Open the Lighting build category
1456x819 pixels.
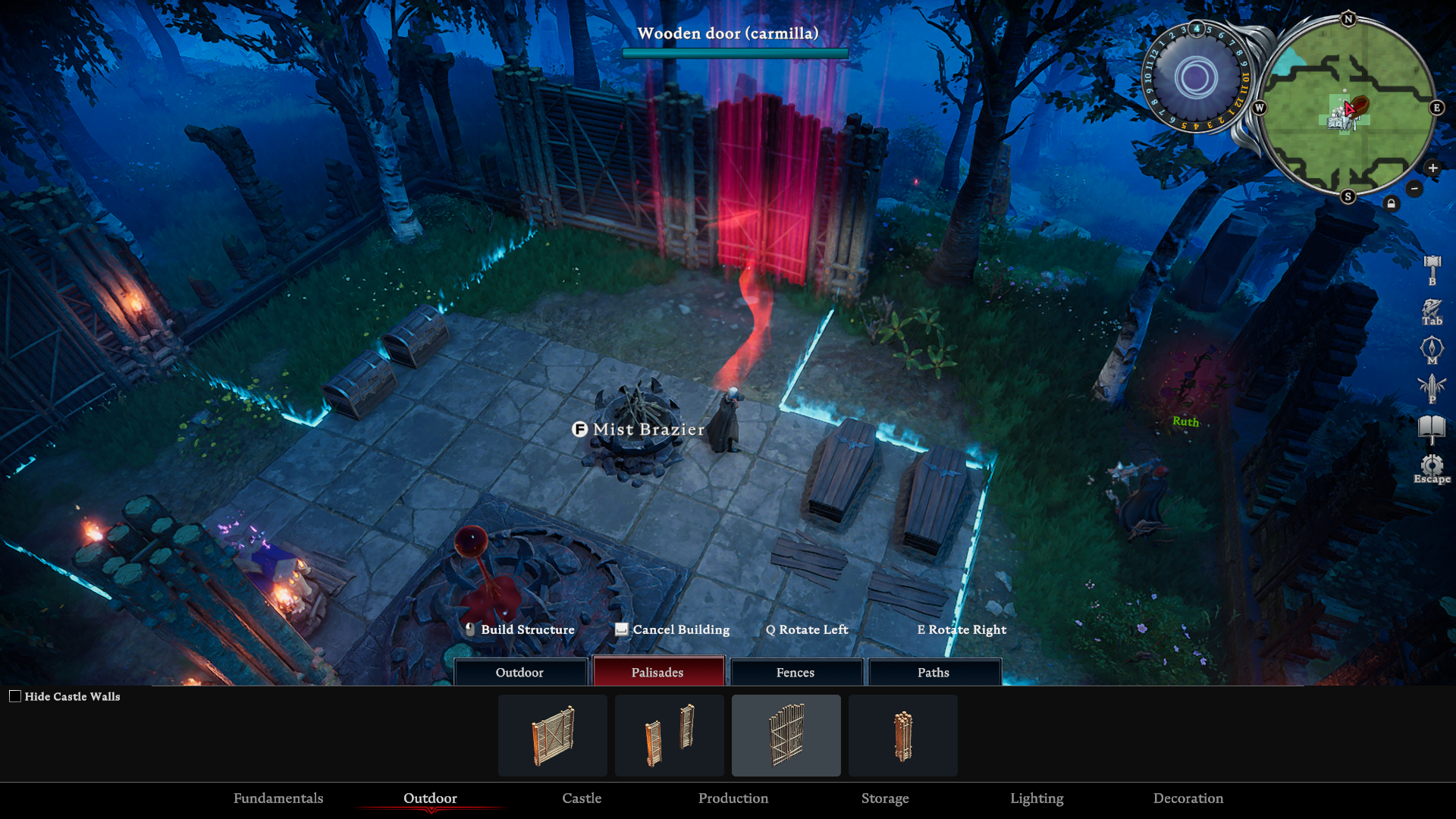(1037, 799)
